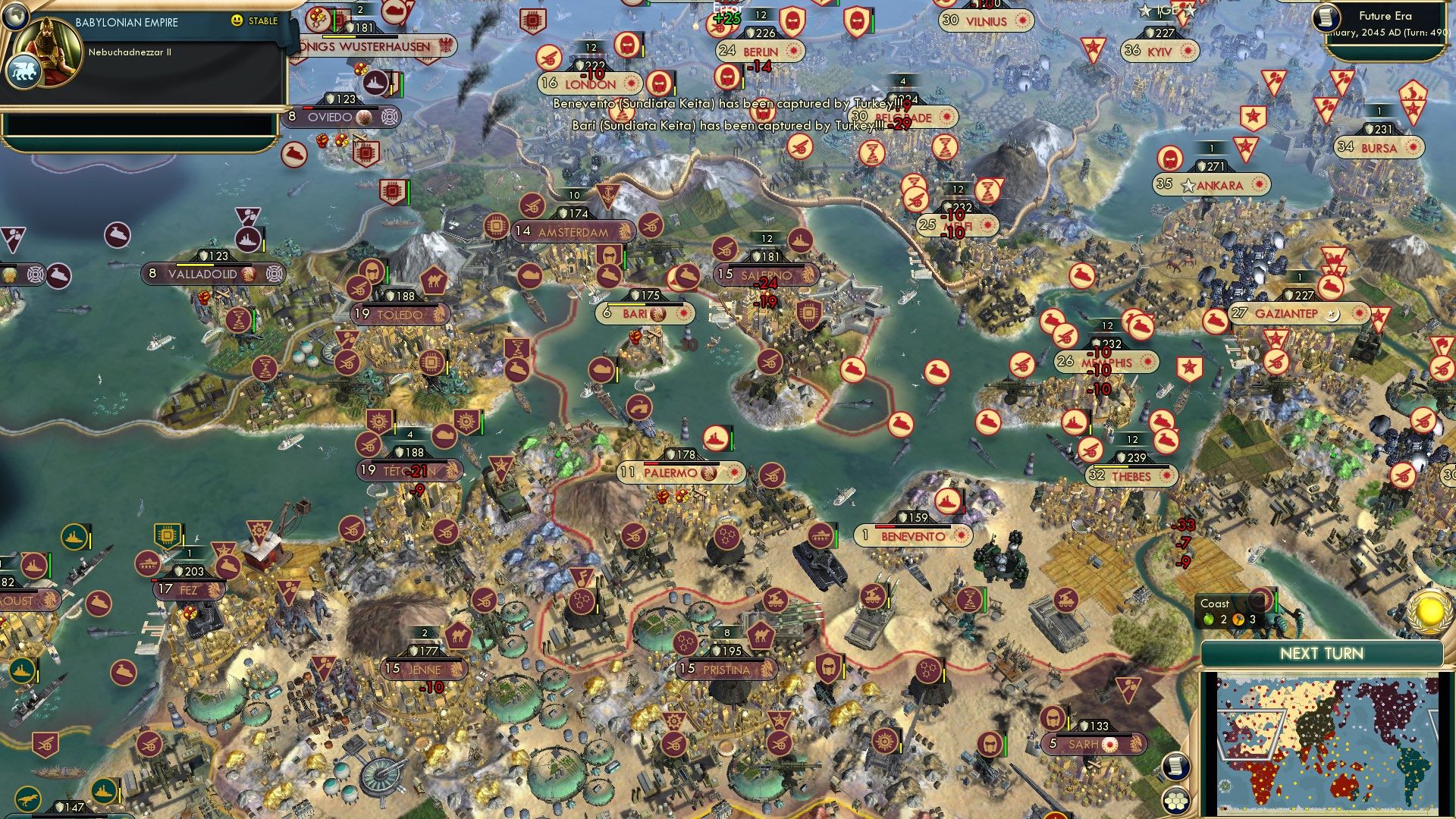Click the winged lion civilization emblem
This screenshot has height=819, width=1456.
coord(23,72)
